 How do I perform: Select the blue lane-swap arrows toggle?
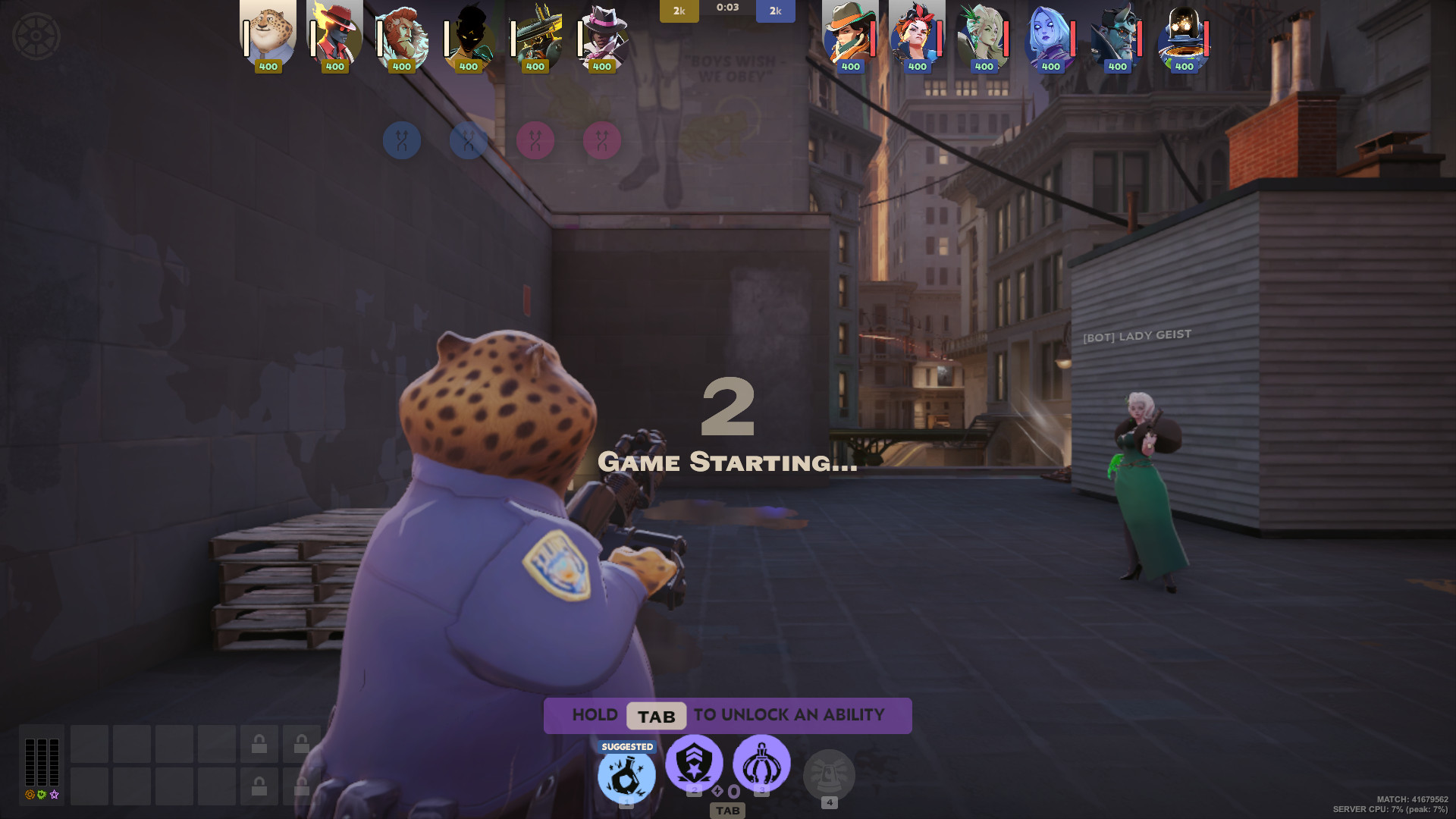403,140
